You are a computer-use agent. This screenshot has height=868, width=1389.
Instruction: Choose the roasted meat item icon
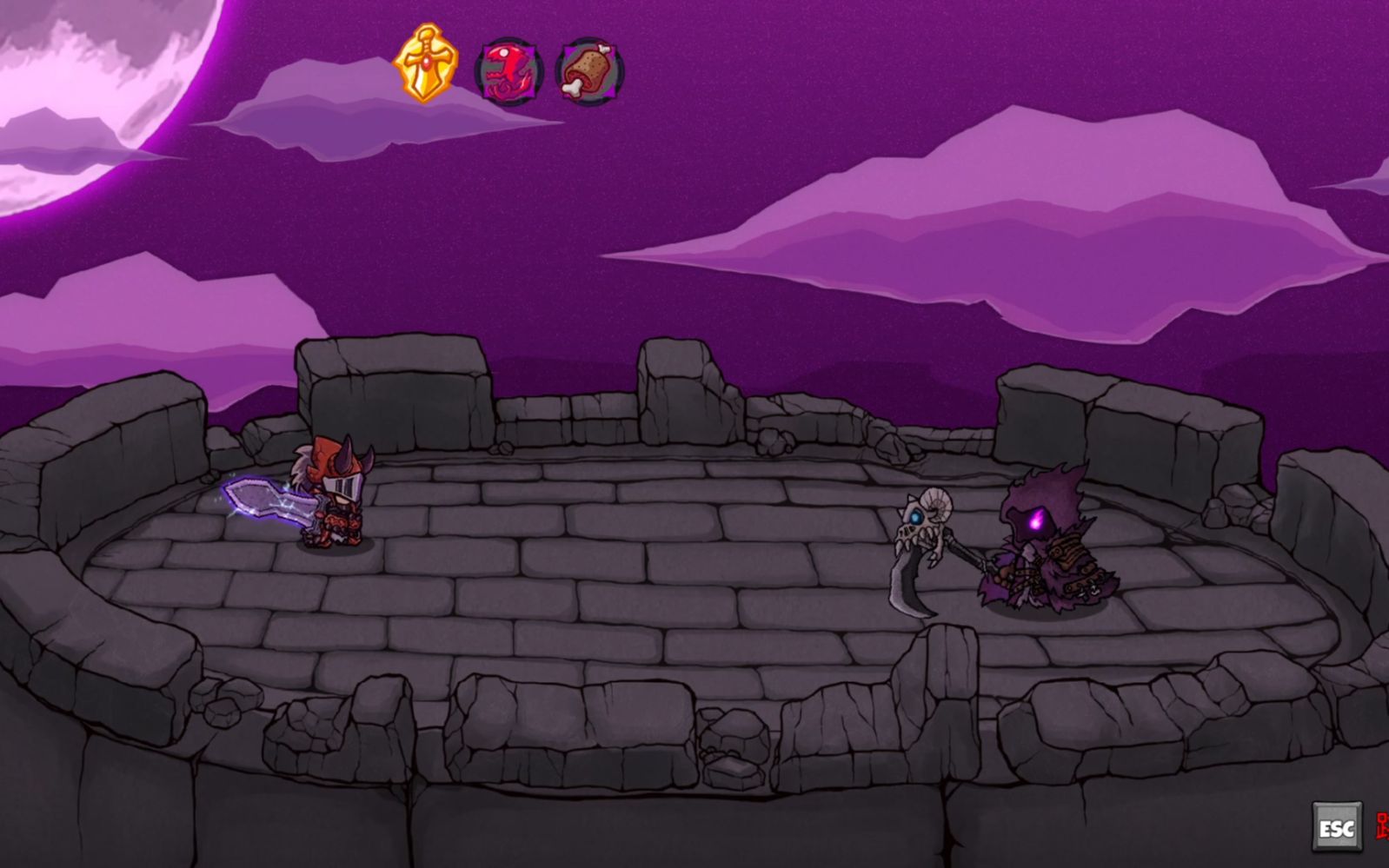589,70
